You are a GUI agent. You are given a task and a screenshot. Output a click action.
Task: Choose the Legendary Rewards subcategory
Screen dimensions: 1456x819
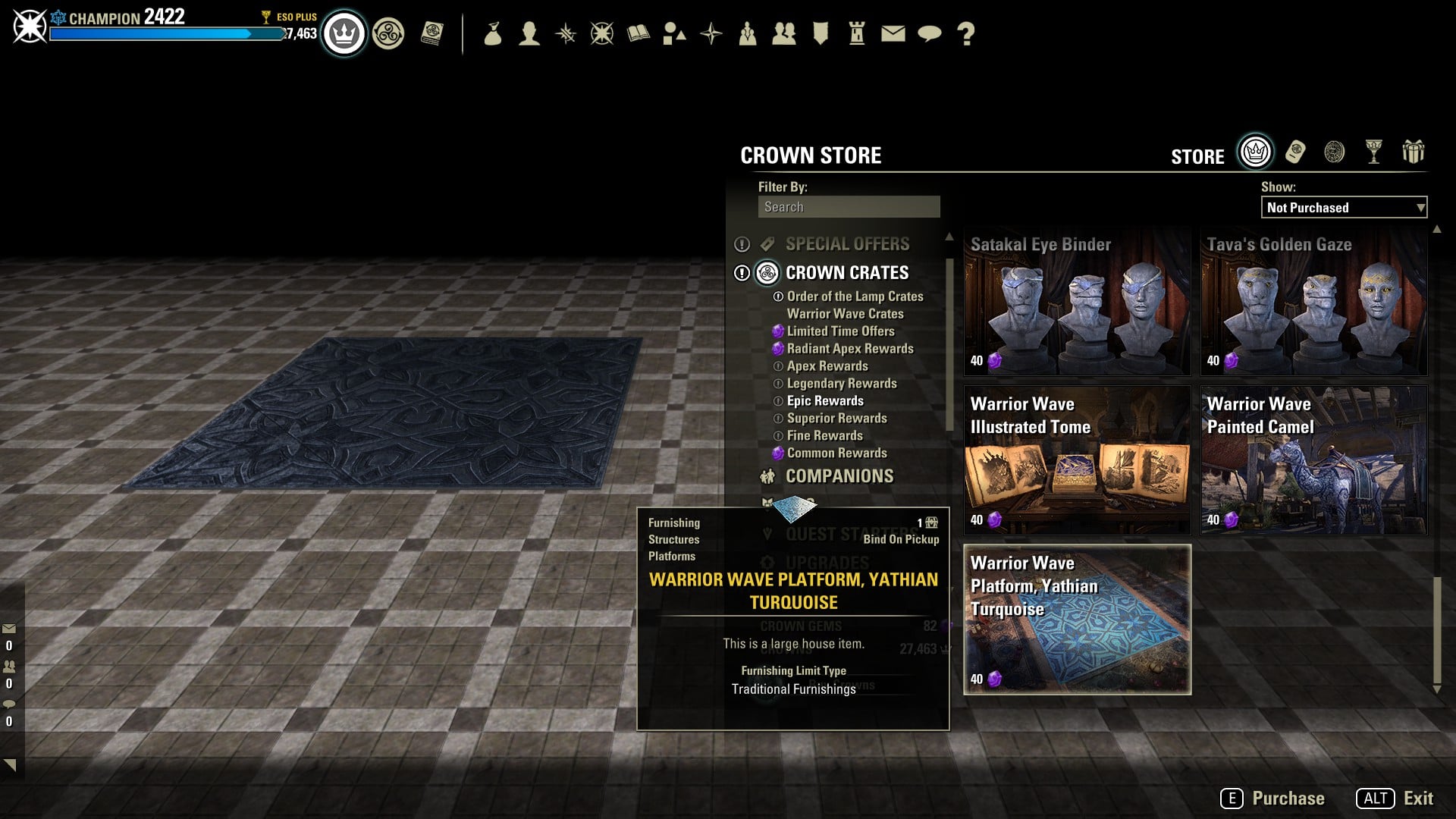click(x=841, y=384)
